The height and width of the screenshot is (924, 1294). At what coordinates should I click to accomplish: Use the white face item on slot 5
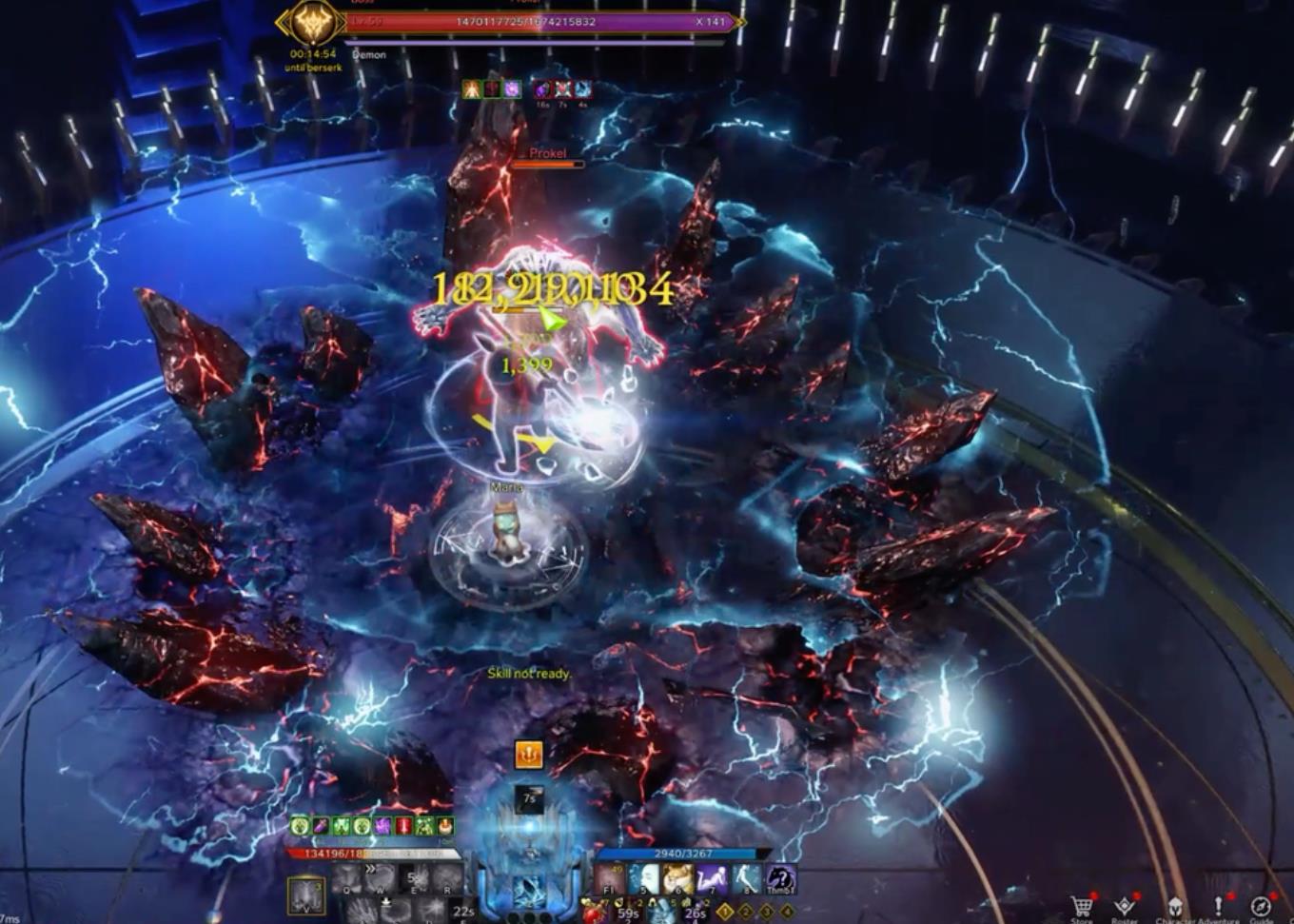click(644, 879)
